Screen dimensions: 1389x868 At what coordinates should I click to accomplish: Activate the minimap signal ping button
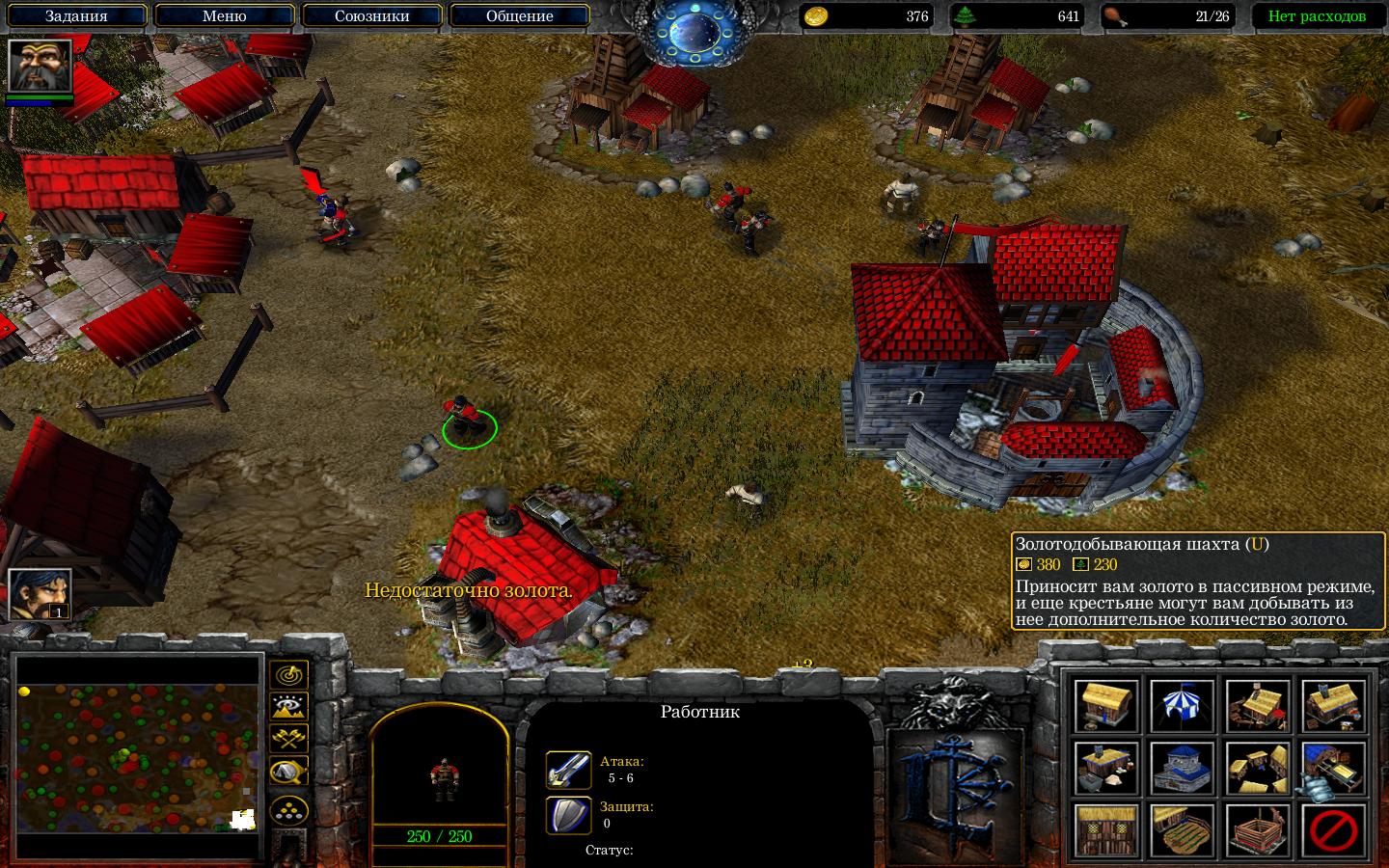(x=288, y=675)
